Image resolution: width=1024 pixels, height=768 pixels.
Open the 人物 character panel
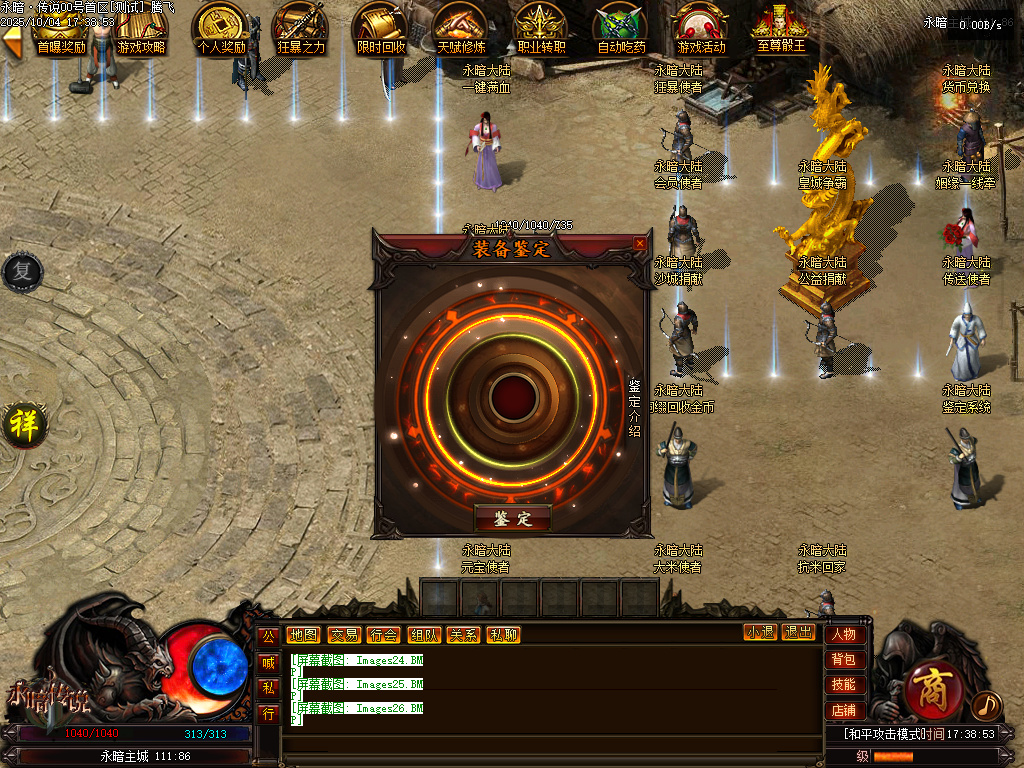click(843, 634)
